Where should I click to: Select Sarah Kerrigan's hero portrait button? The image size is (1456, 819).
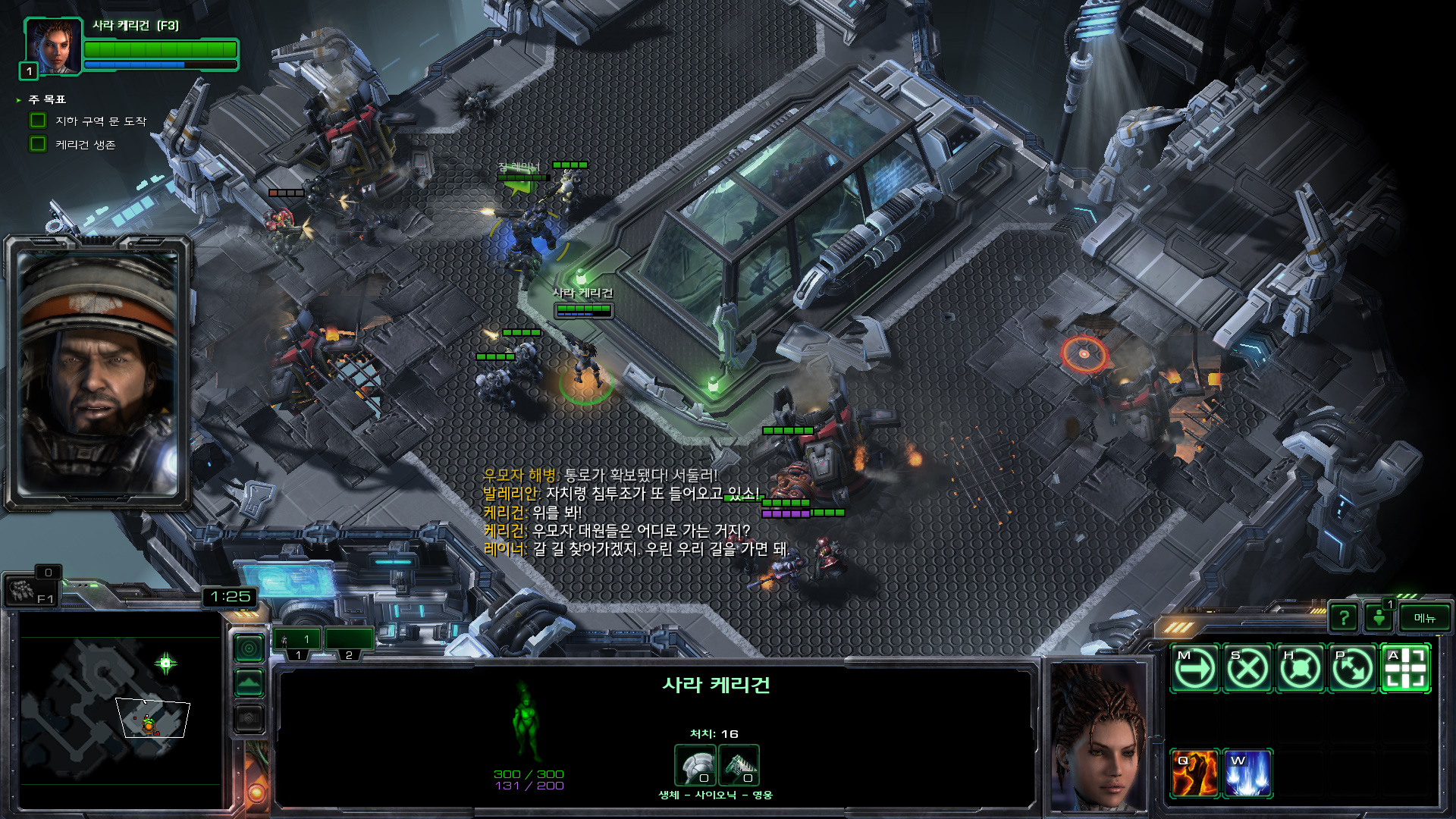pos(53,45)
